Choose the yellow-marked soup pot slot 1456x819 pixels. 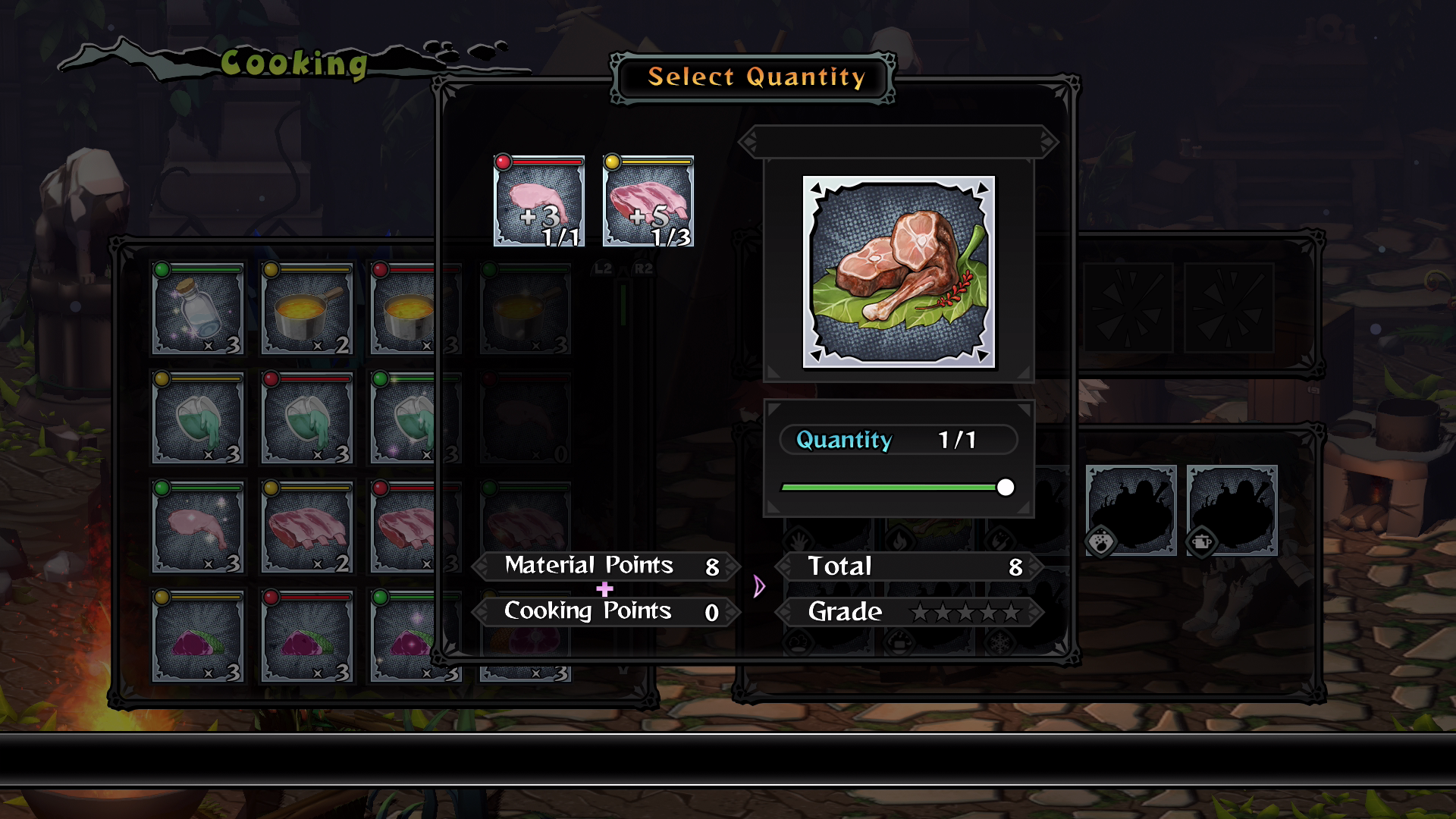[x=307, y=309]
